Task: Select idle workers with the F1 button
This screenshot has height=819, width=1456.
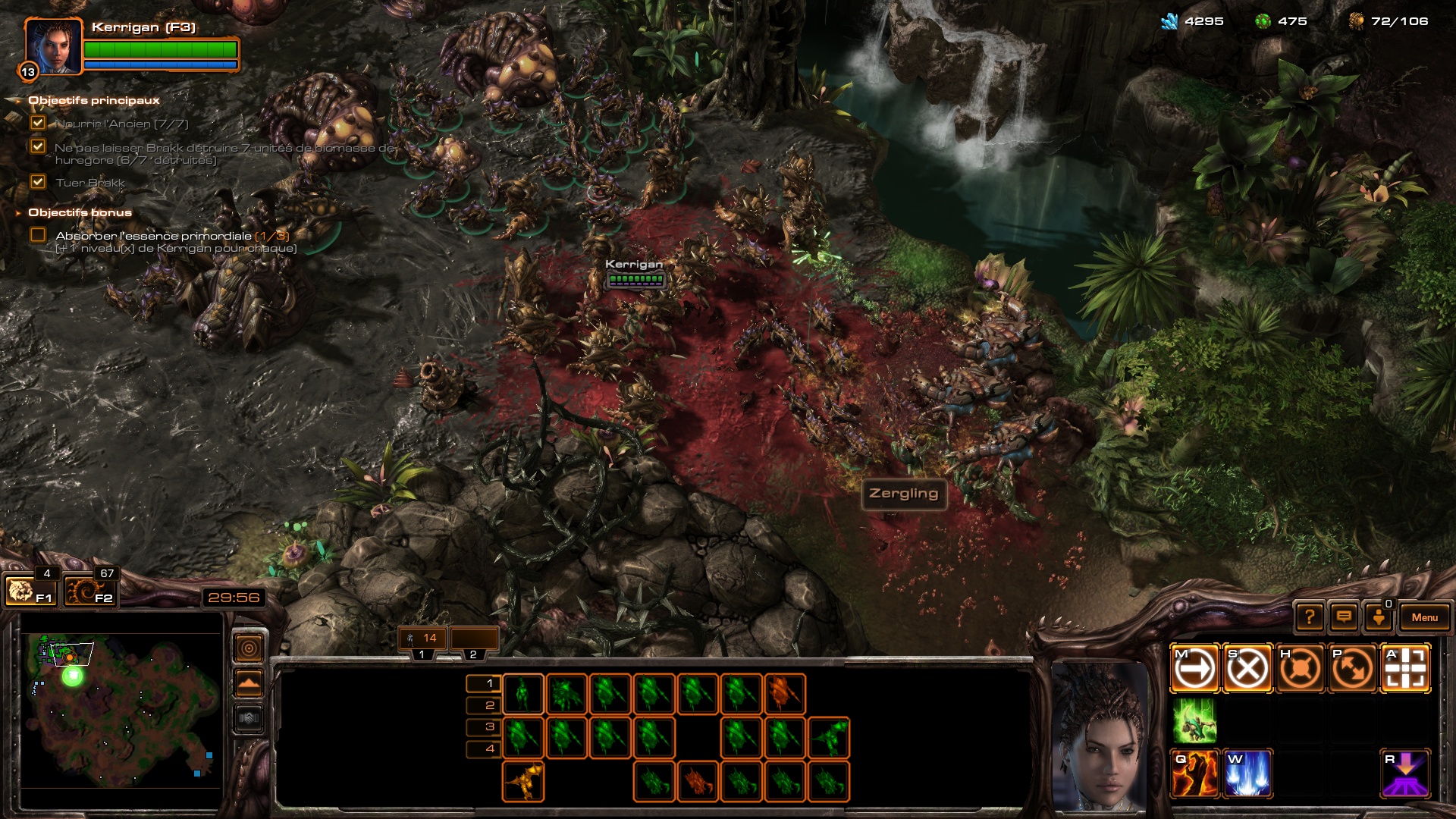Action: click(x=29, y=591)
